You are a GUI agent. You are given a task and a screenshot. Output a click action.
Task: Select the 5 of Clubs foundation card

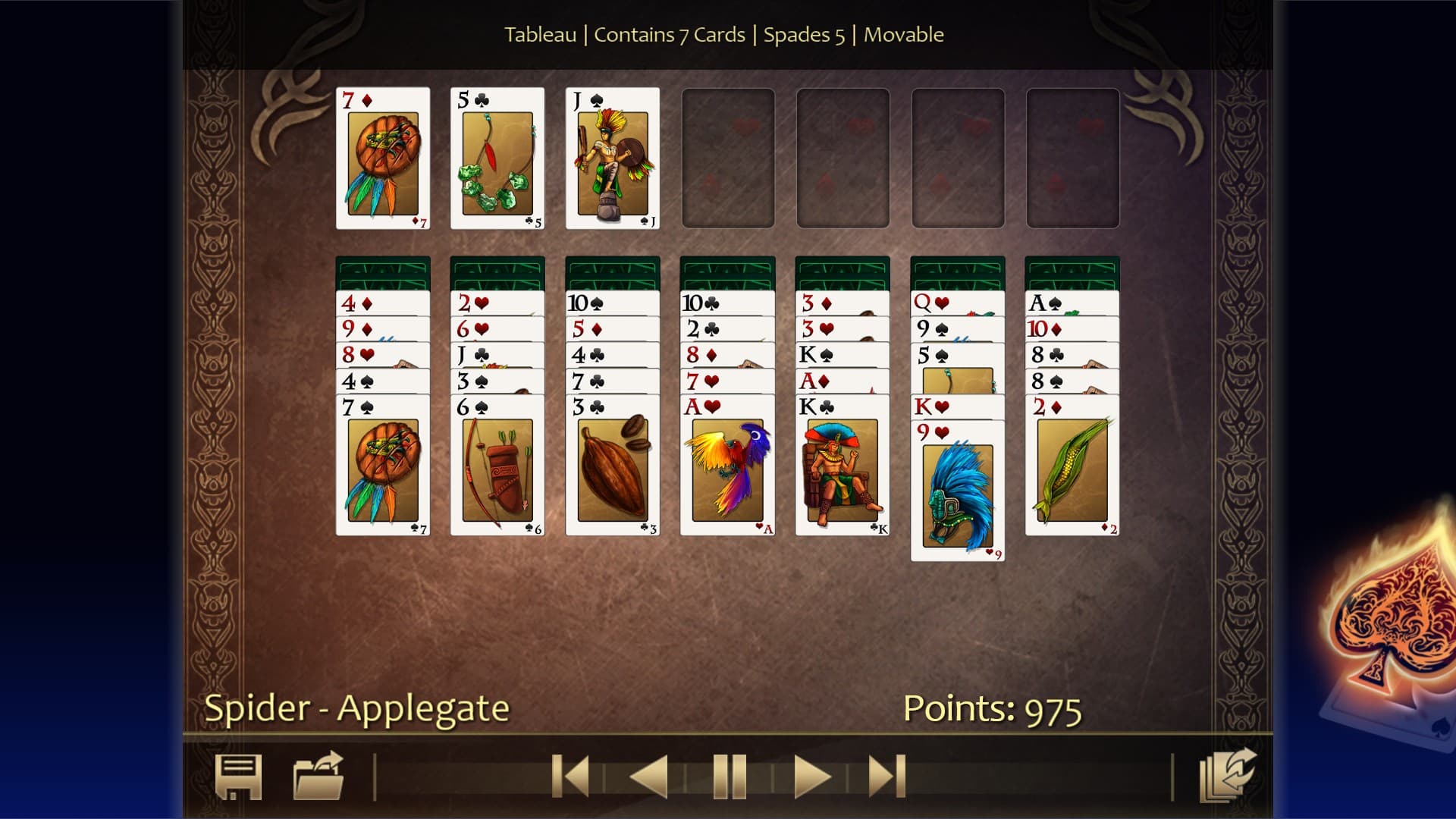[x=497, y=157]
